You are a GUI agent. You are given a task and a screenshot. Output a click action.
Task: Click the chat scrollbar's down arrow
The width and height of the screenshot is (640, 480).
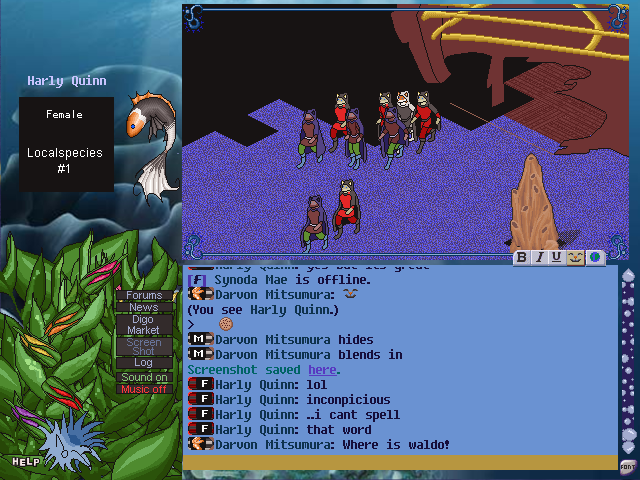coord(627,447)
